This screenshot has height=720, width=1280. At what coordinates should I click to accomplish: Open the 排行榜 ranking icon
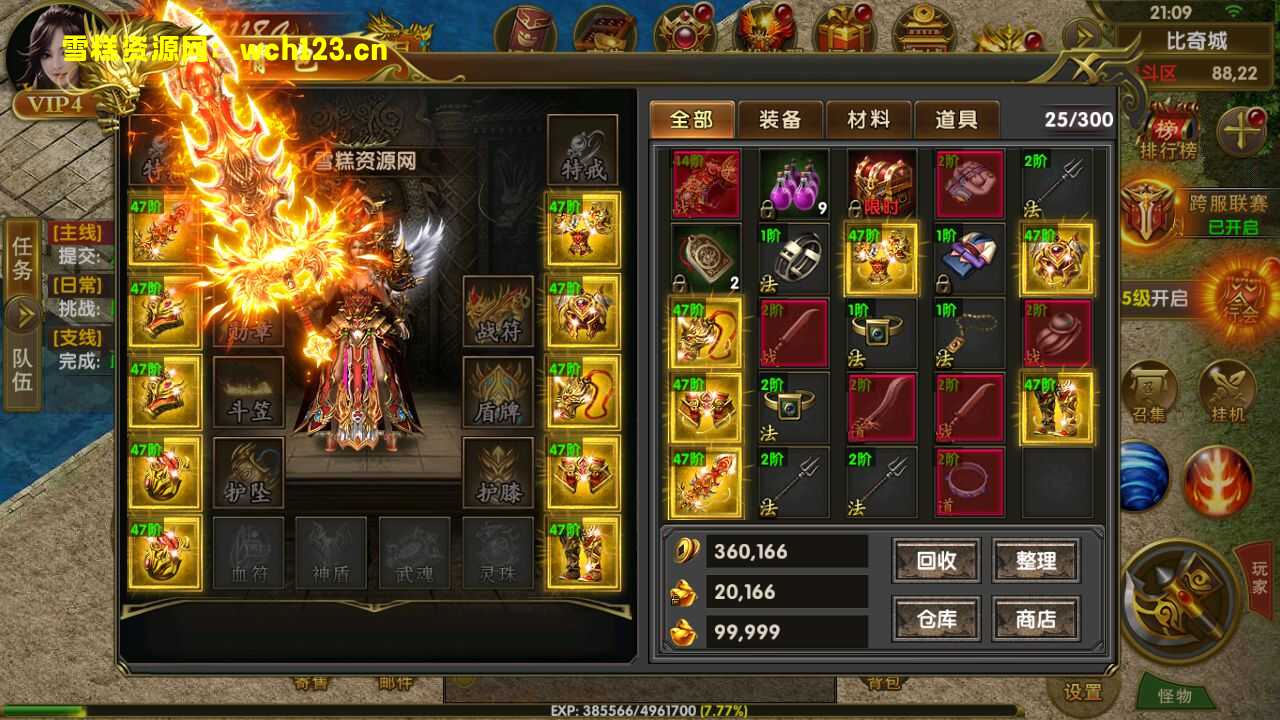[1160, 130]
